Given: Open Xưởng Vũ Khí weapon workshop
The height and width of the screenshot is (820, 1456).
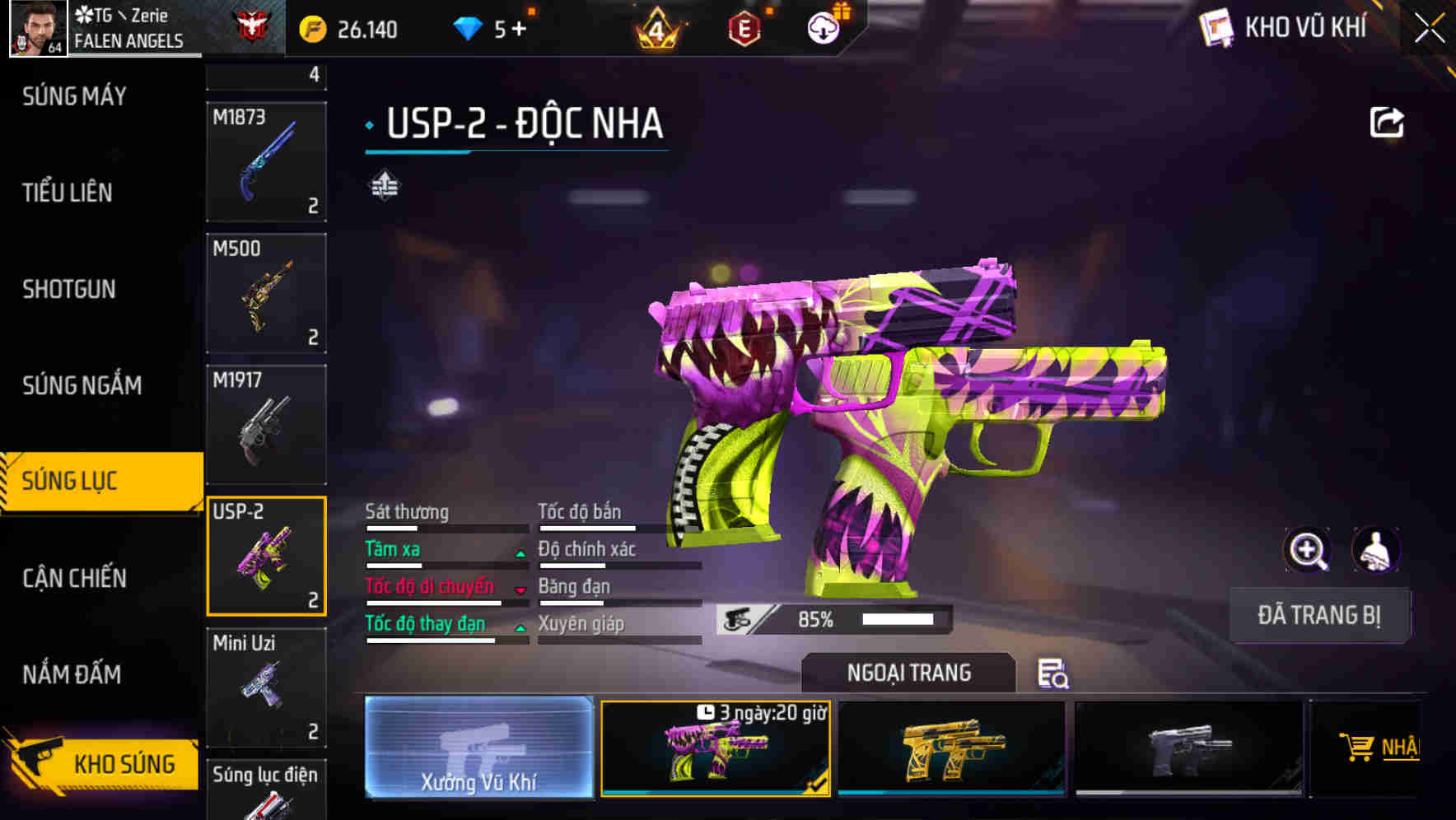Looking at the screenshot, I should (478, 749).
